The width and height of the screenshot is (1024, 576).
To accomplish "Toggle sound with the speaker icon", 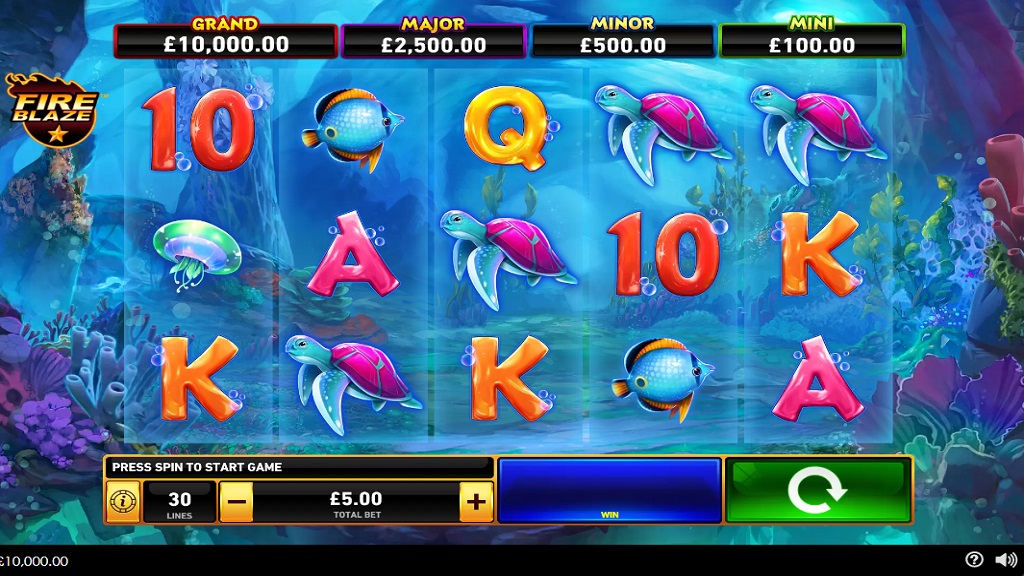I will pyautogui.click(x=1005, y=560).
